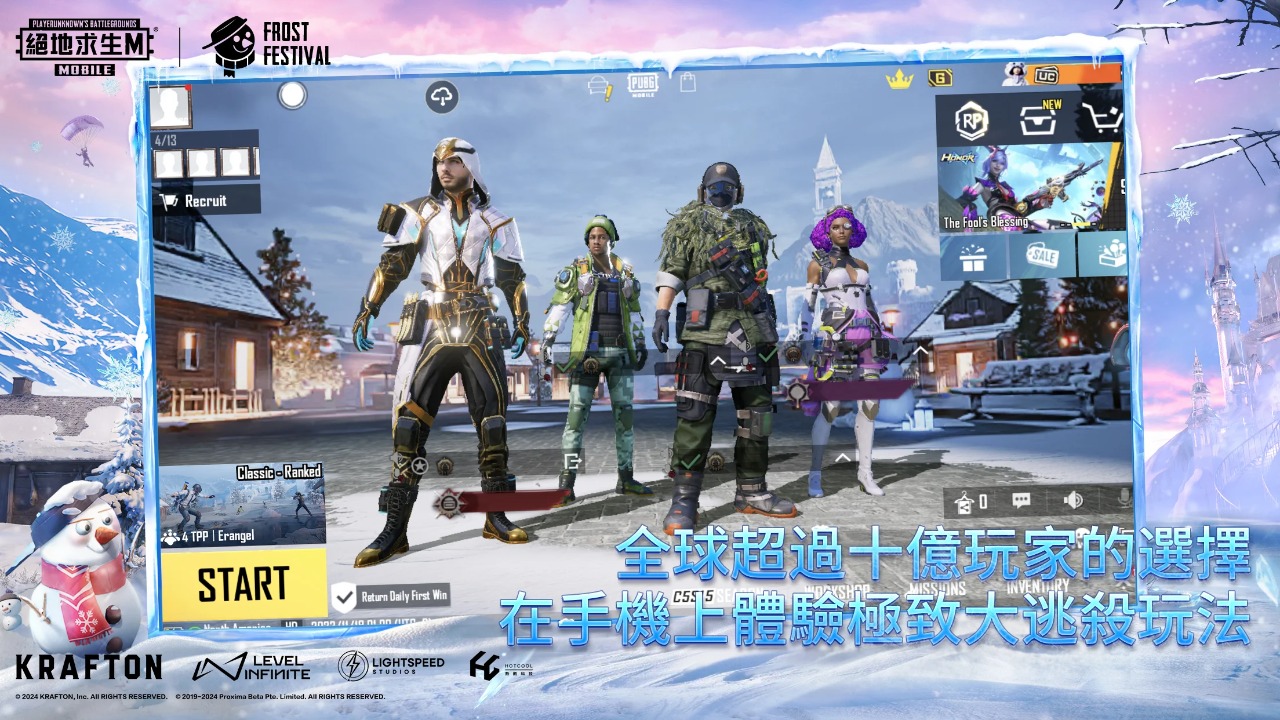Tap the Return Daily First Win badge
This screenshot has width=1280, height=720.
tap(391, 596)
